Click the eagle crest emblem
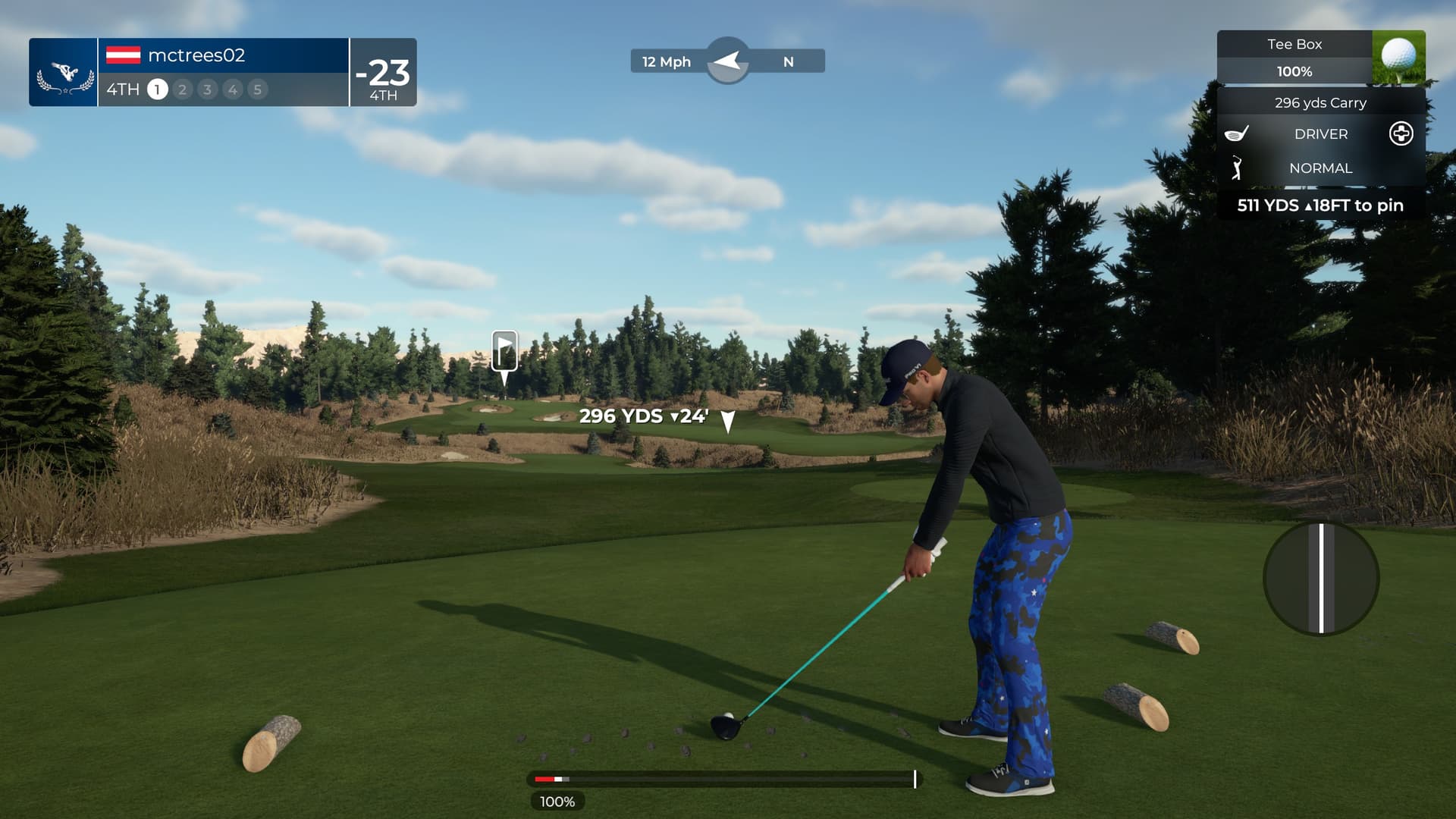This screenshot has height=819, width=1456. (64, 76)
